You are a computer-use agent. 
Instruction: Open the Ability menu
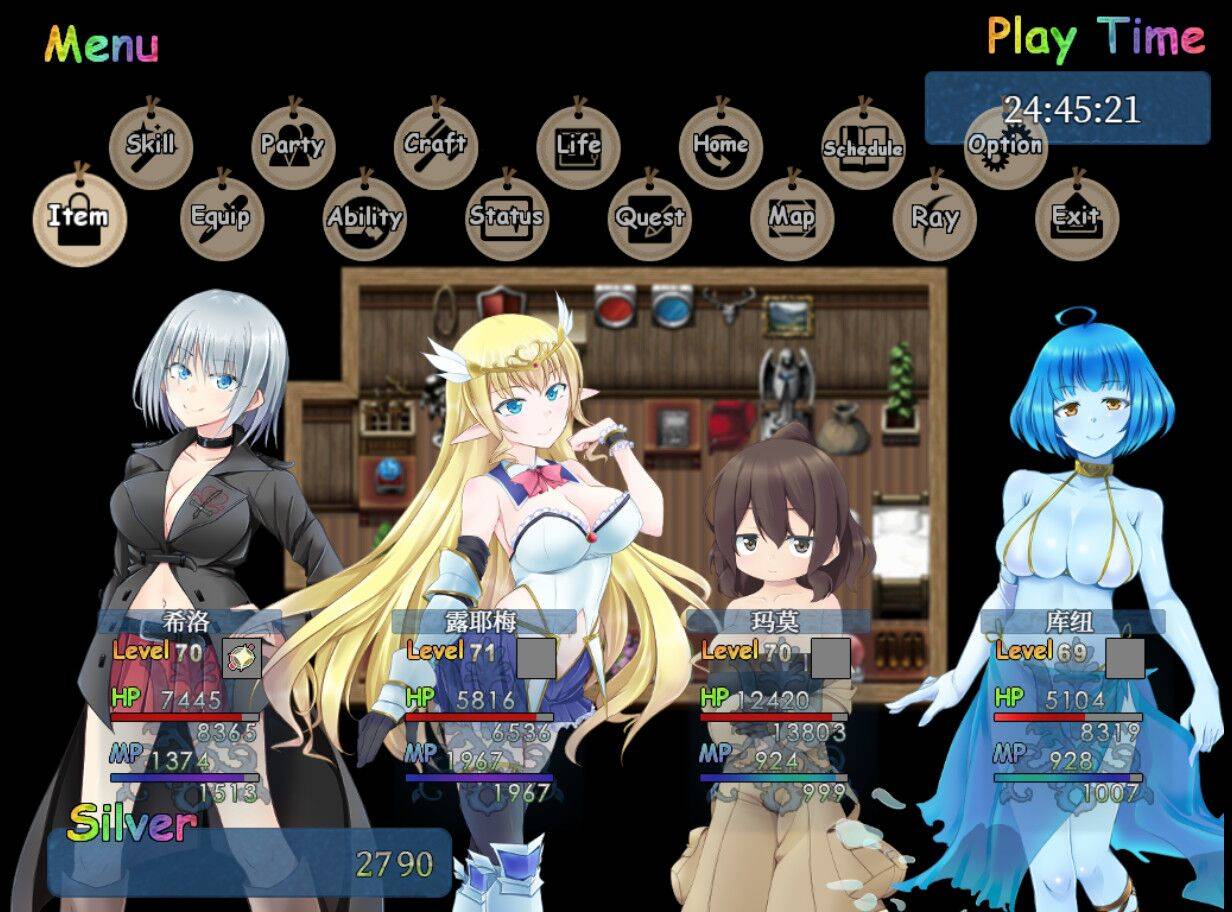[365, 218]
